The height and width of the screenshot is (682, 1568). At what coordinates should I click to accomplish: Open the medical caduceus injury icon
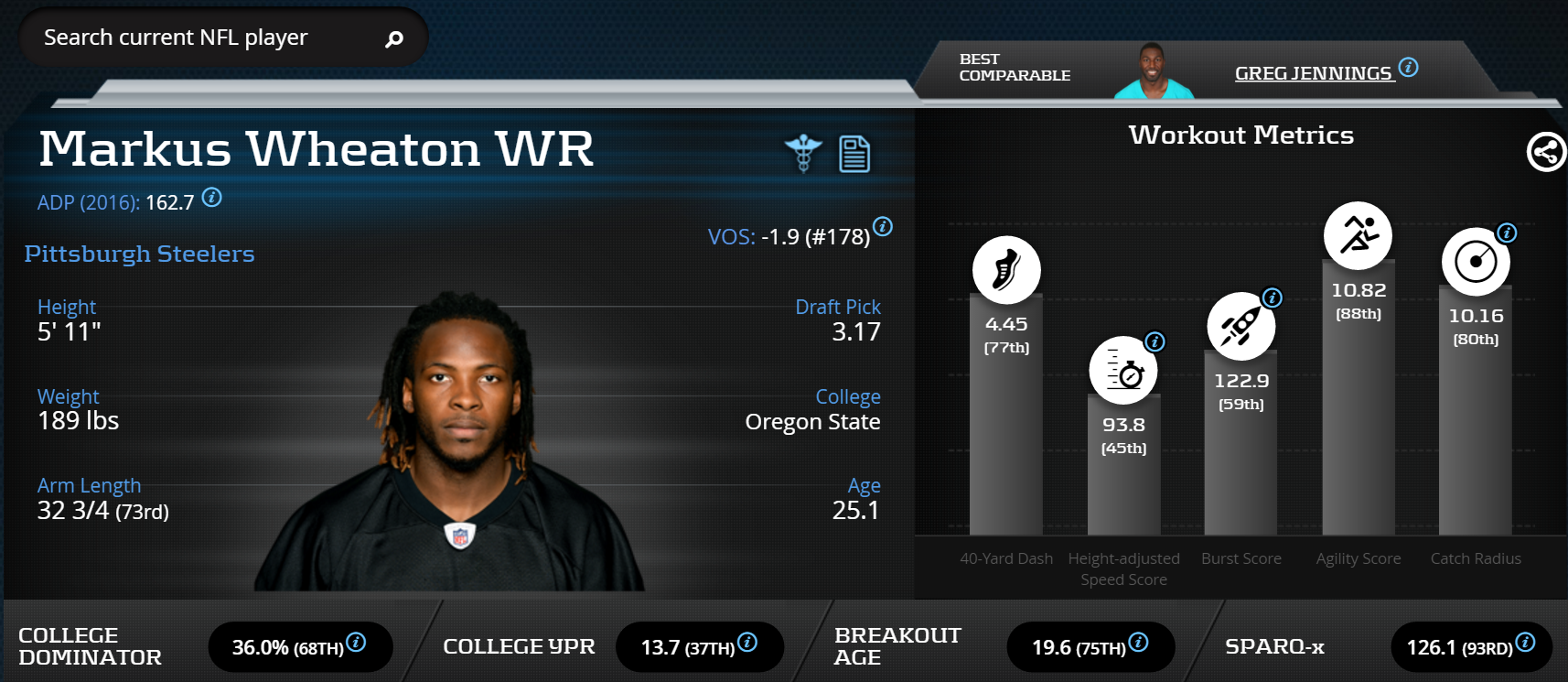point(803,153)
